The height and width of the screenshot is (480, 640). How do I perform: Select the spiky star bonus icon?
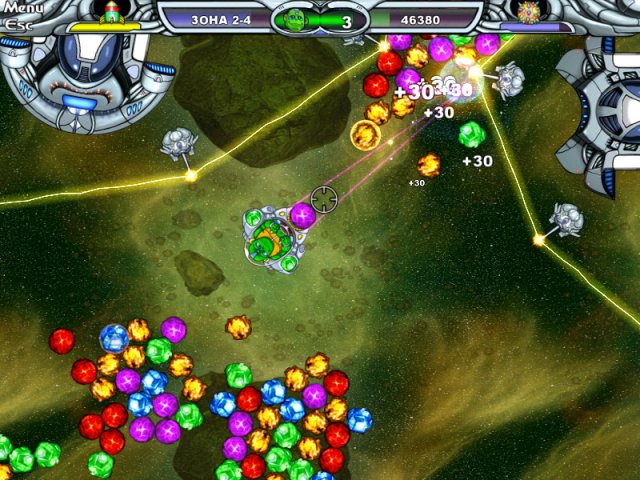(529, 11)
